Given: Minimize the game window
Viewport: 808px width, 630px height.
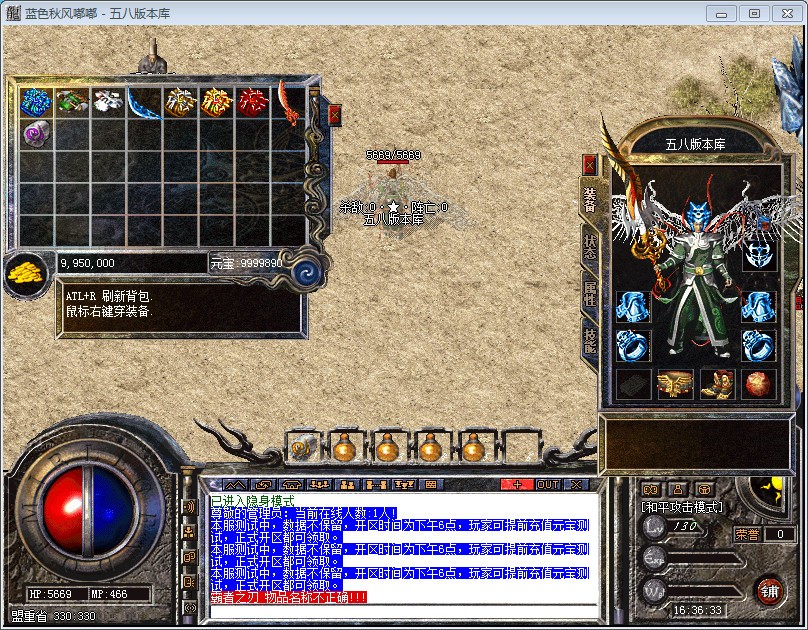Looking at the screenshot, I should pos(721,13).
